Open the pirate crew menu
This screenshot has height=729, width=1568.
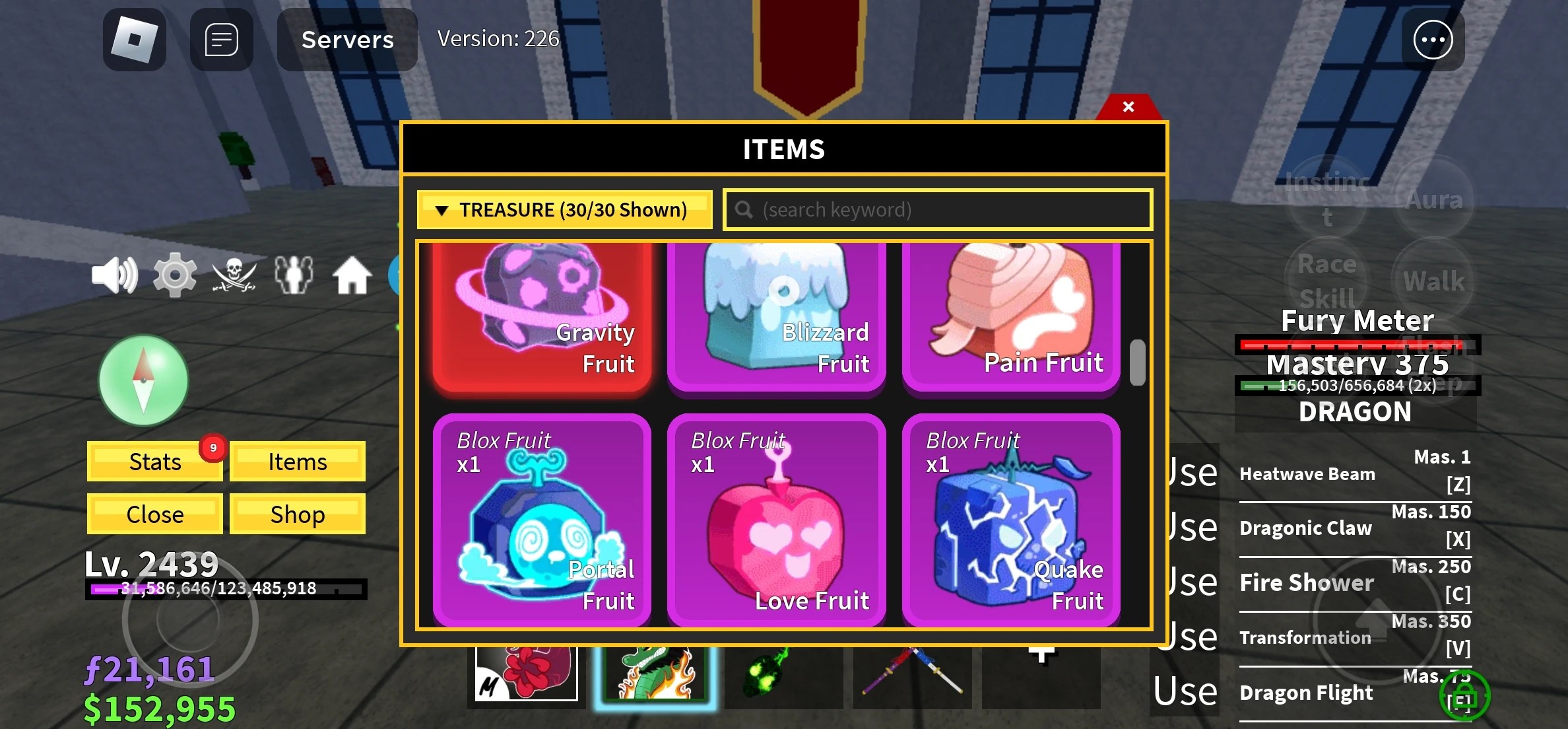pyautogui.click(x=234, y=275)
